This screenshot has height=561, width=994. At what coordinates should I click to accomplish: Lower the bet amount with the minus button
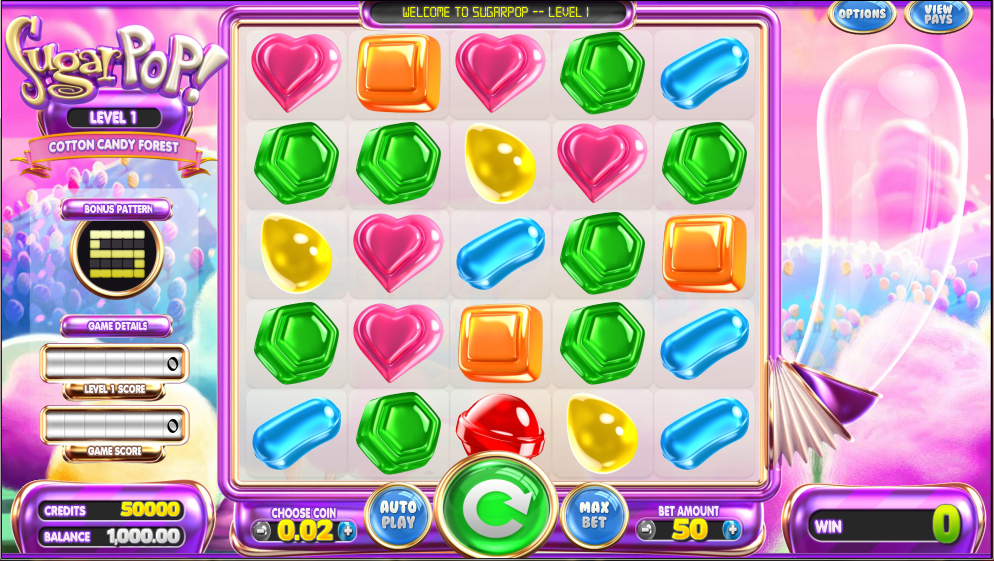[646, 529]
